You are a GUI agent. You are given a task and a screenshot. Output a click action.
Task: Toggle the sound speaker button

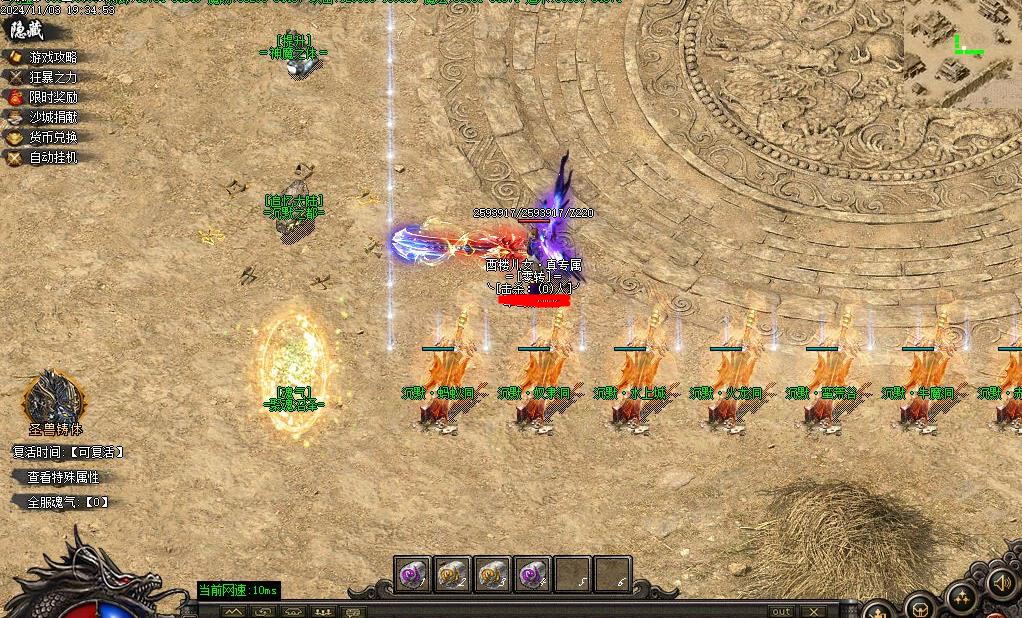1001,583
